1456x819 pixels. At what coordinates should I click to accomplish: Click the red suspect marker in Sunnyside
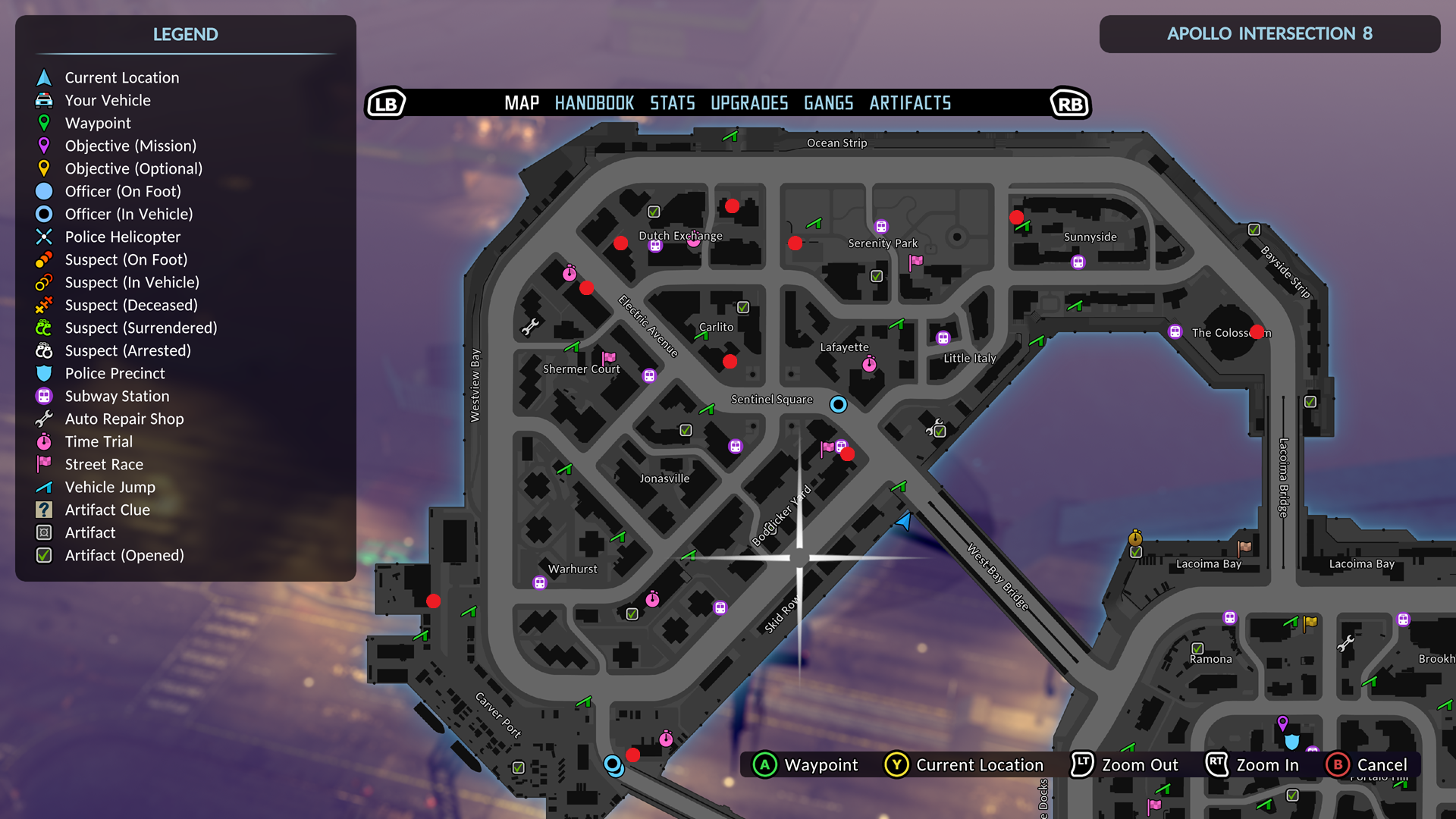tap(1017, 218)
